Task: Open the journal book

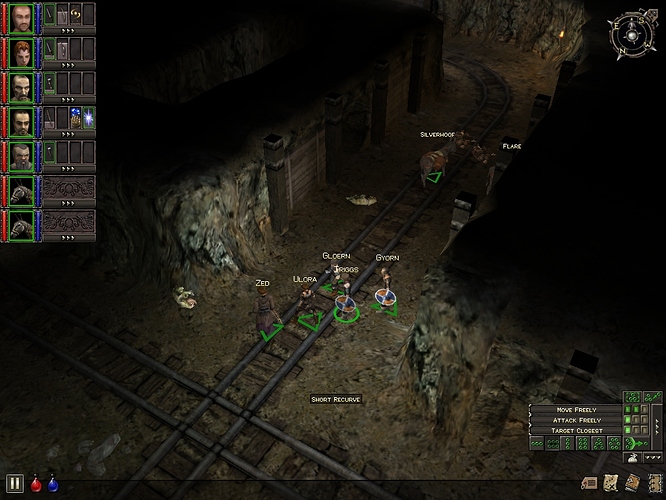Action: click(632, 484)
